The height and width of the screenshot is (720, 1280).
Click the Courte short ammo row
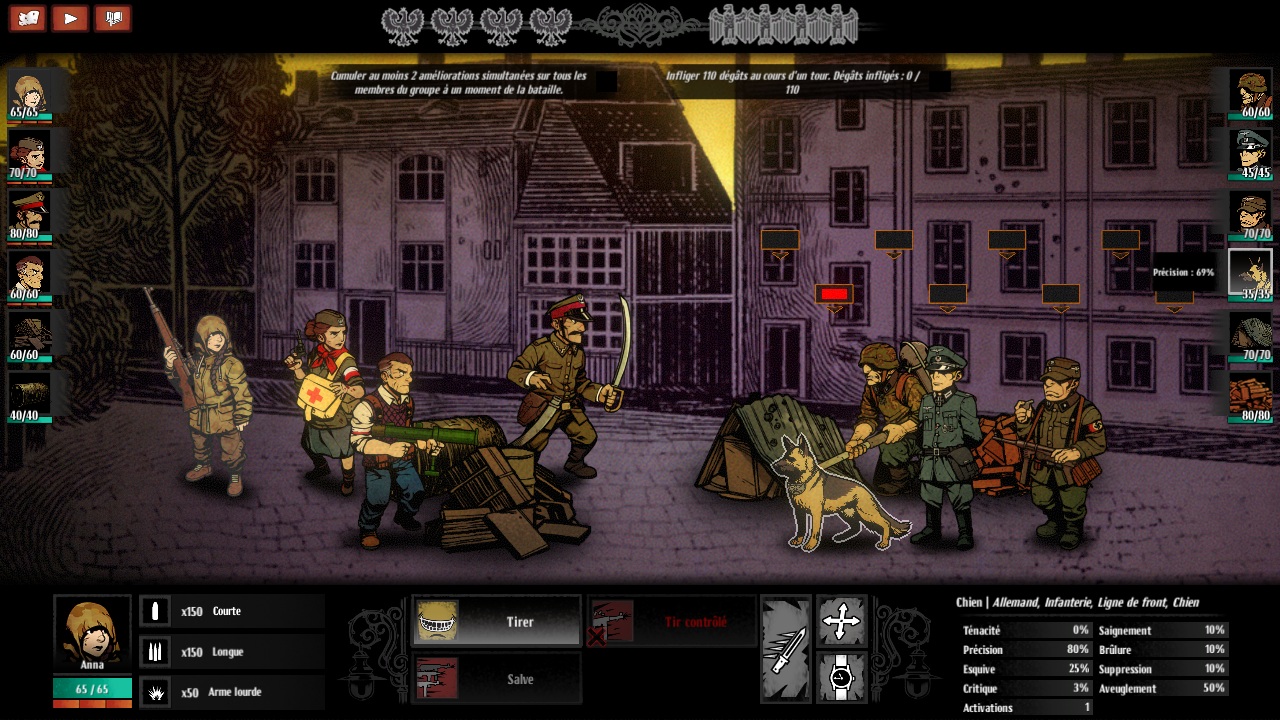point(232,611)
